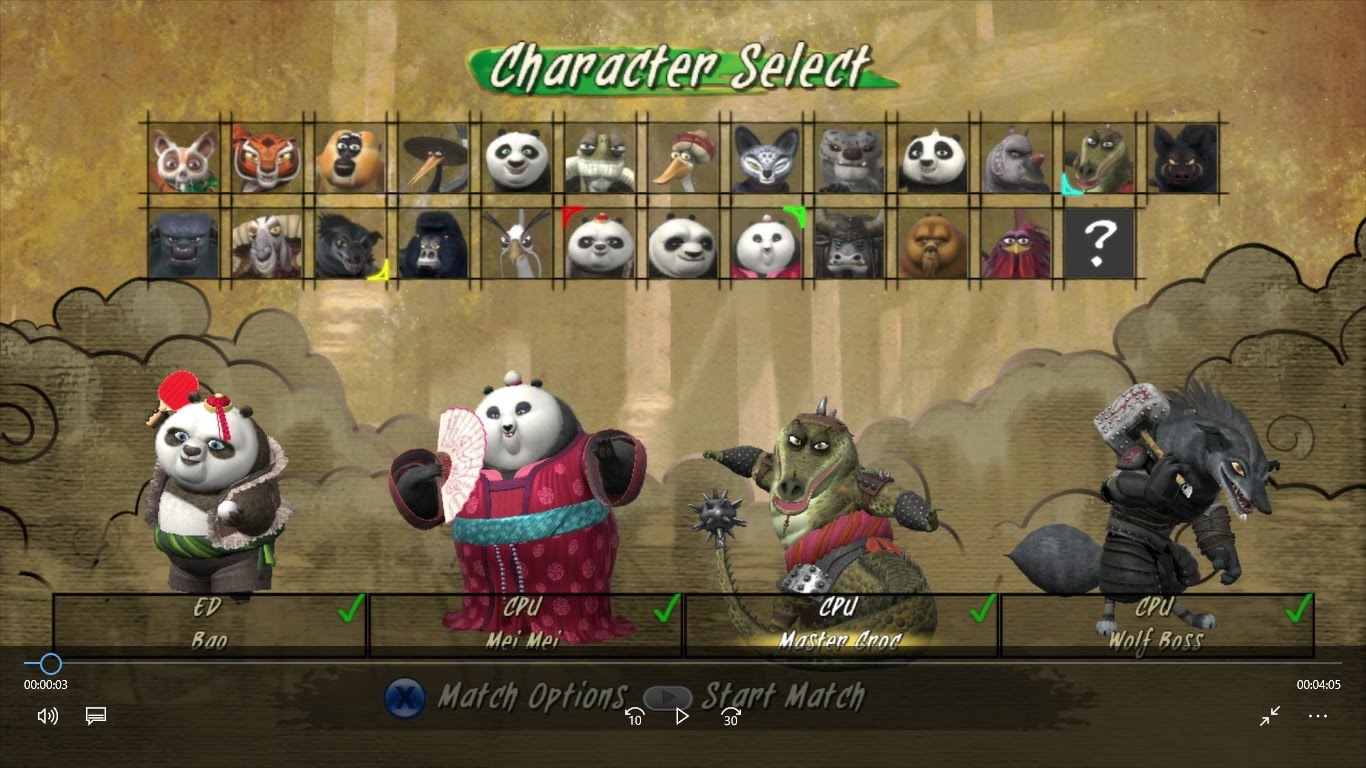Pick the horned bull Kai portrait
Screen dimensions: 1366x768
click(x=849, y=243)
